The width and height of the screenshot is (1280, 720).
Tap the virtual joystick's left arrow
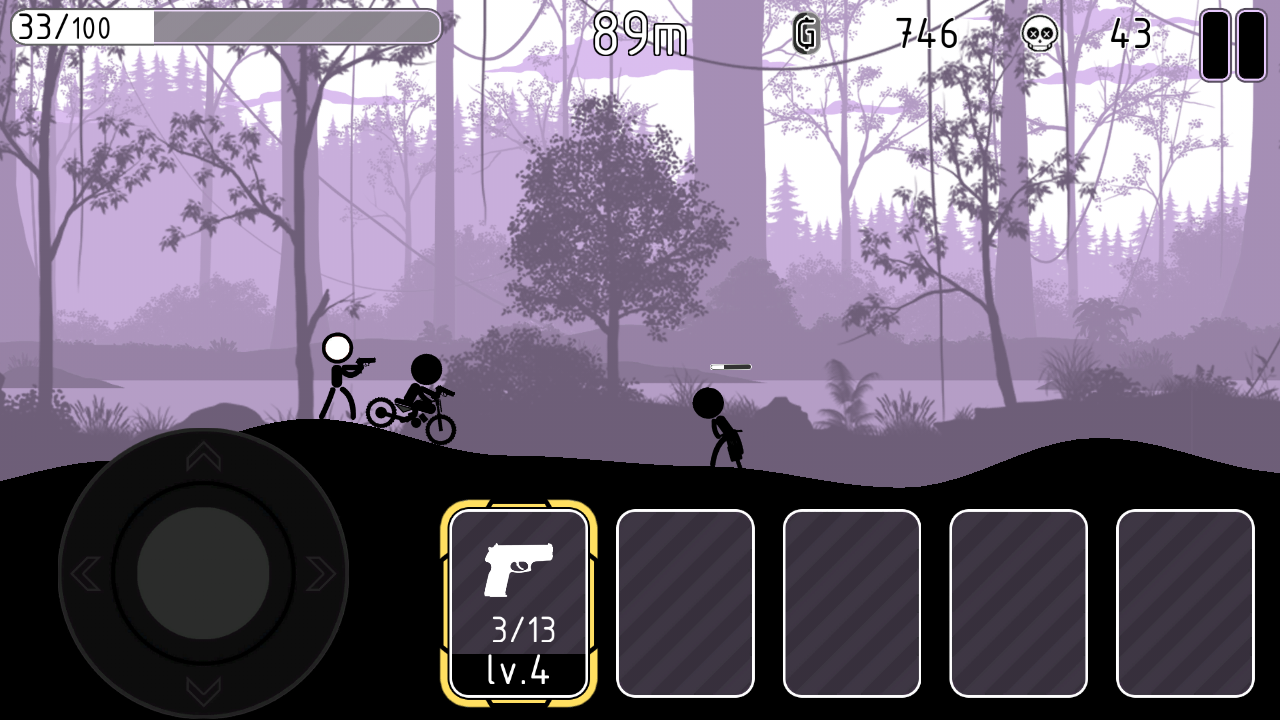coord(85,573)
